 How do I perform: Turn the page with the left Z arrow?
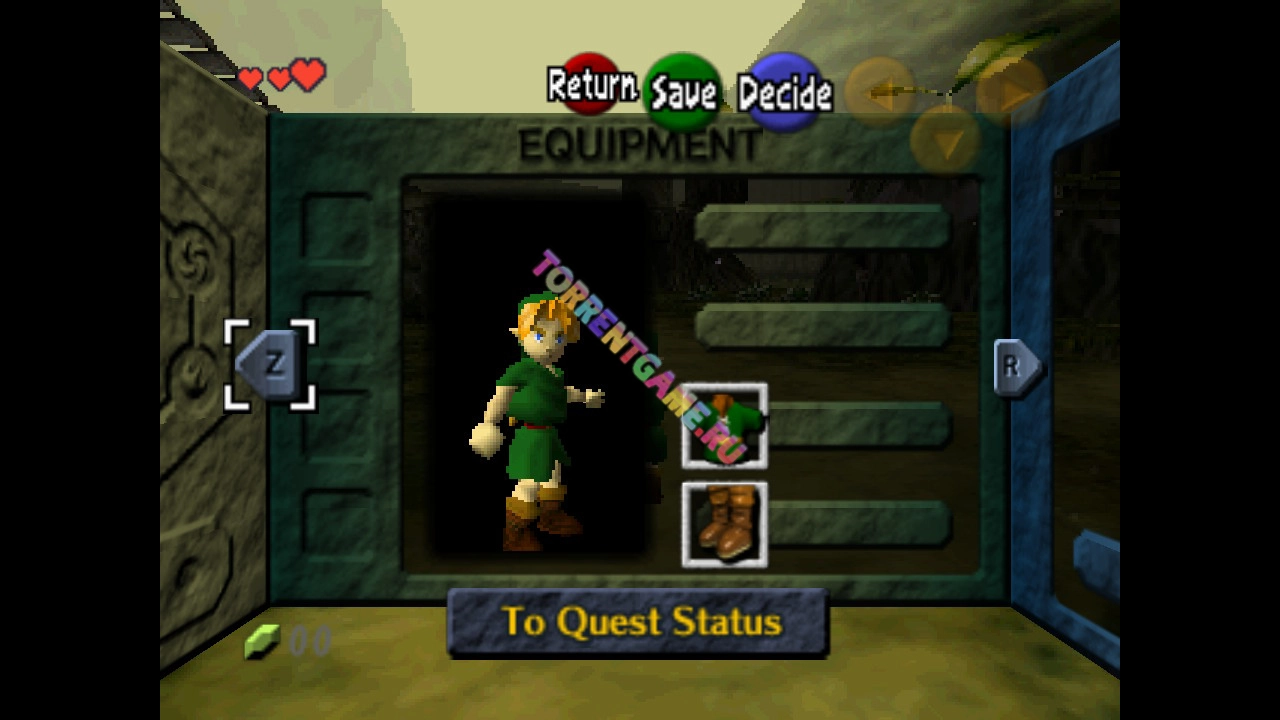[x=270, y=365]
